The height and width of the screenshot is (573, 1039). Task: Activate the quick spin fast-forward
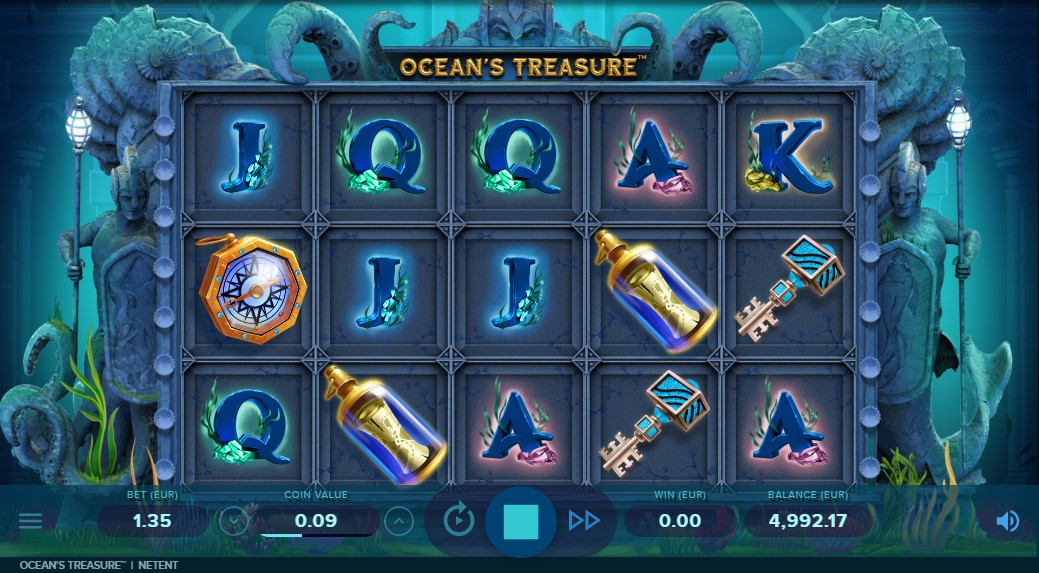584,520
